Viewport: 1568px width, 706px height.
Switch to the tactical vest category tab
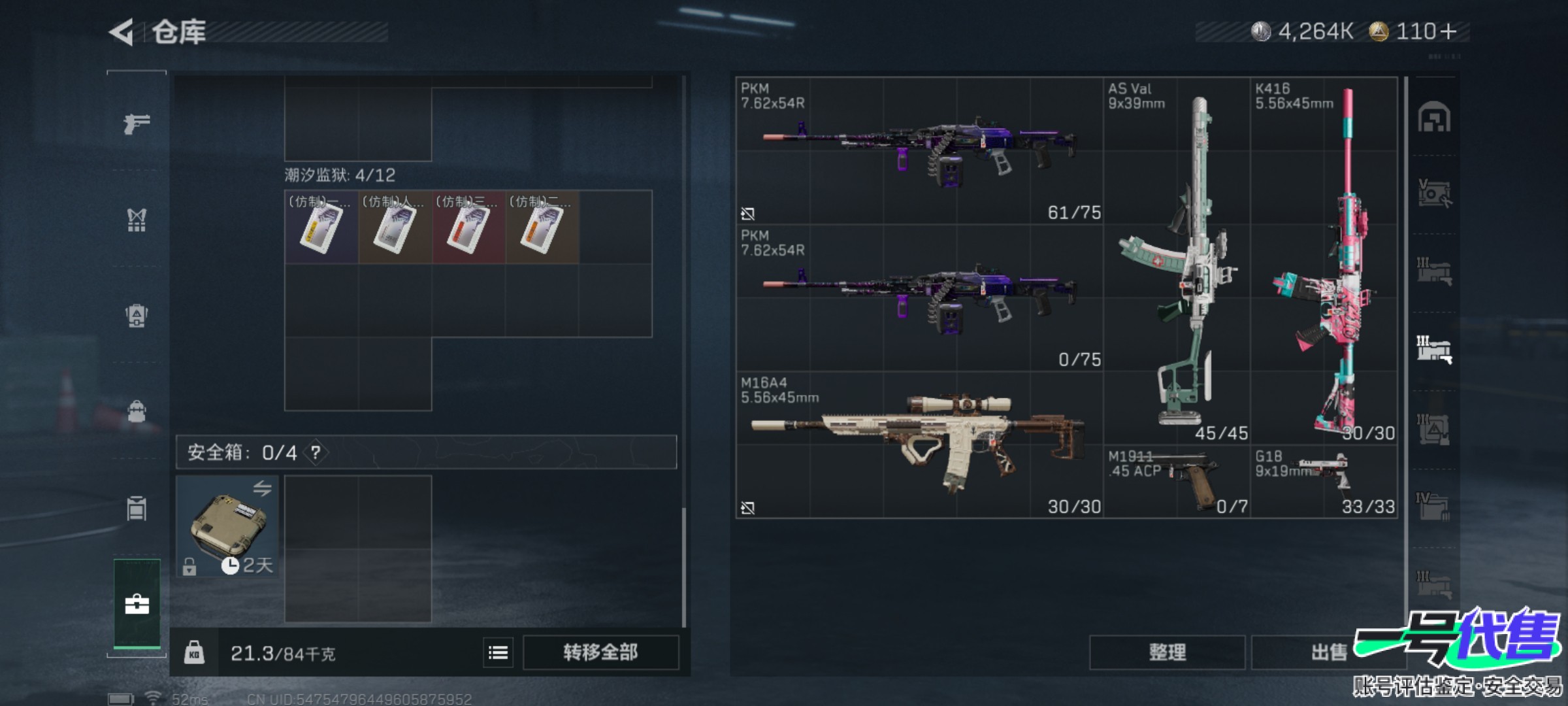pos(137,220)
